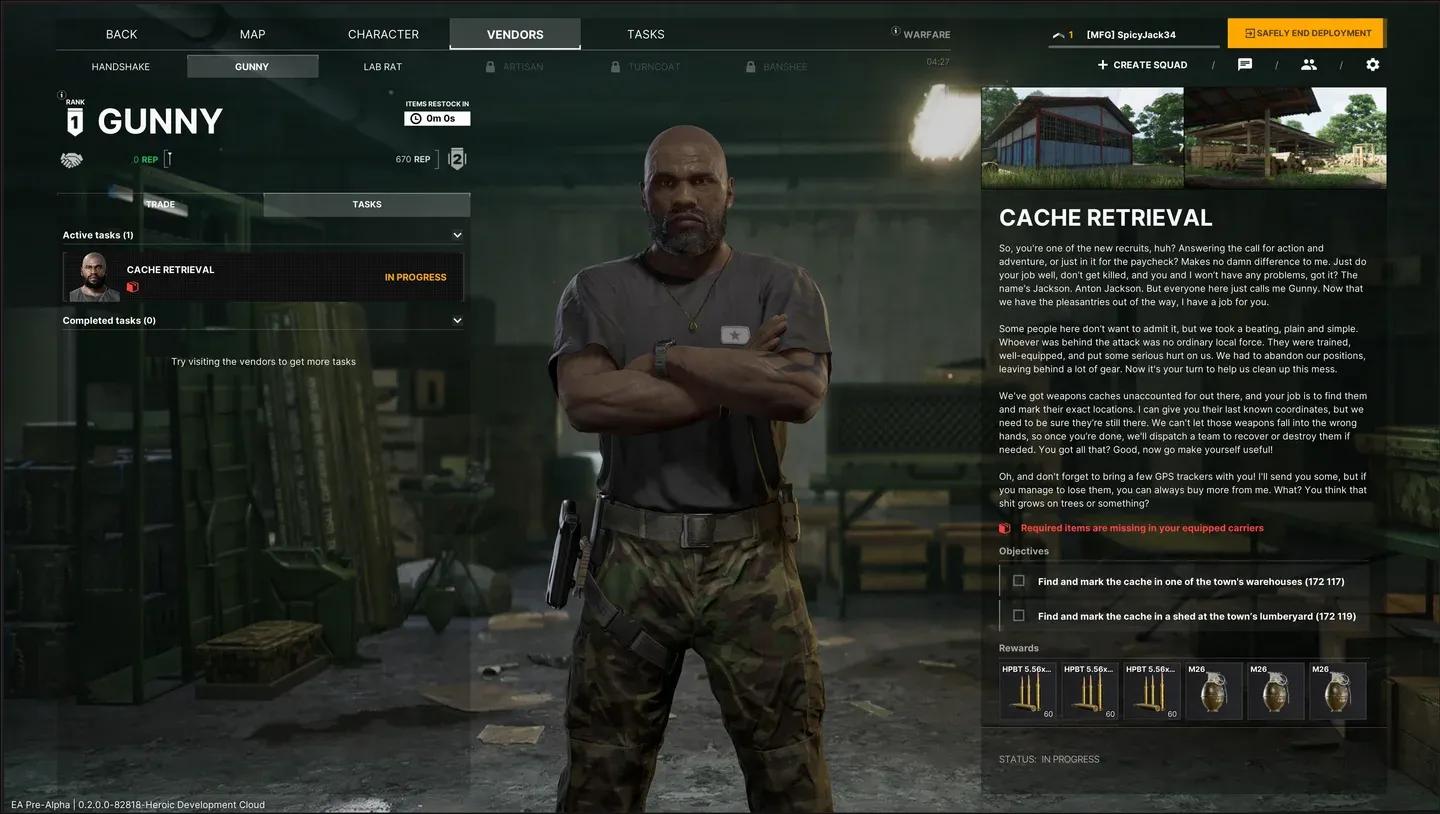Open the chat message icon
The width and height of the screenshot is (1440, 814).
(1244, 64)
